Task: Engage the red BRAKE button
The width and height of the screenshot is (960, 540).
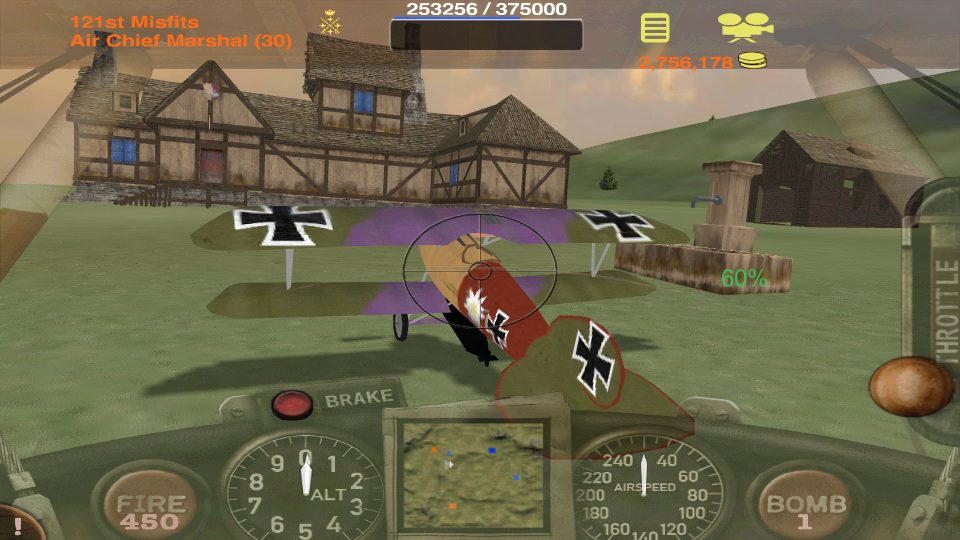Action: tap(292, 404)
